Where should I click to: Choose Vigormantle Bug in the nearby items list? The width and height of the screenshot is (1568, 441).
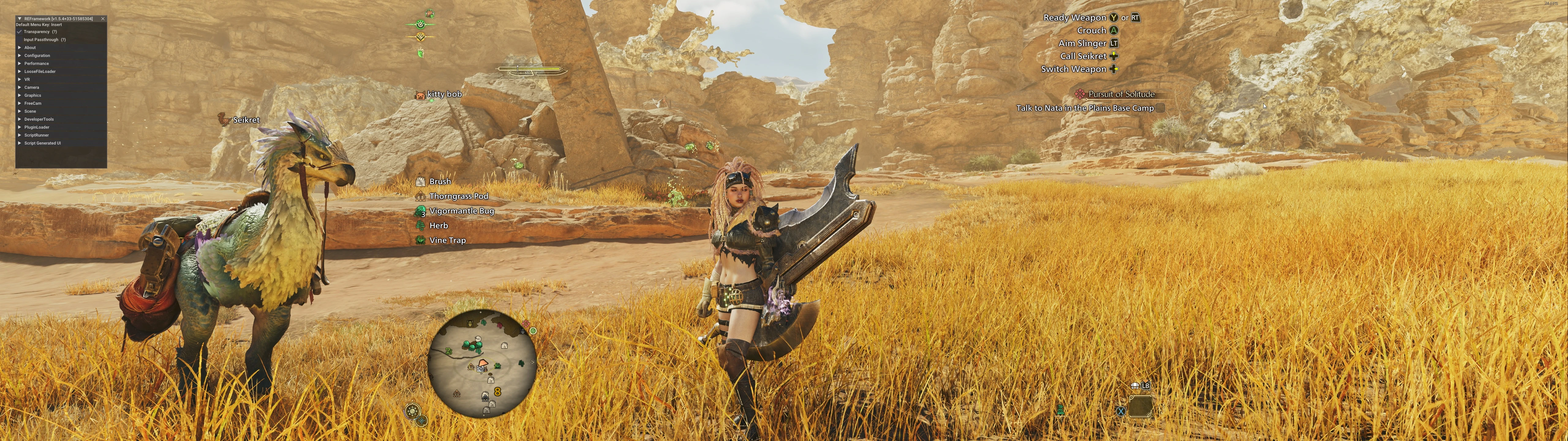[462, 211]
